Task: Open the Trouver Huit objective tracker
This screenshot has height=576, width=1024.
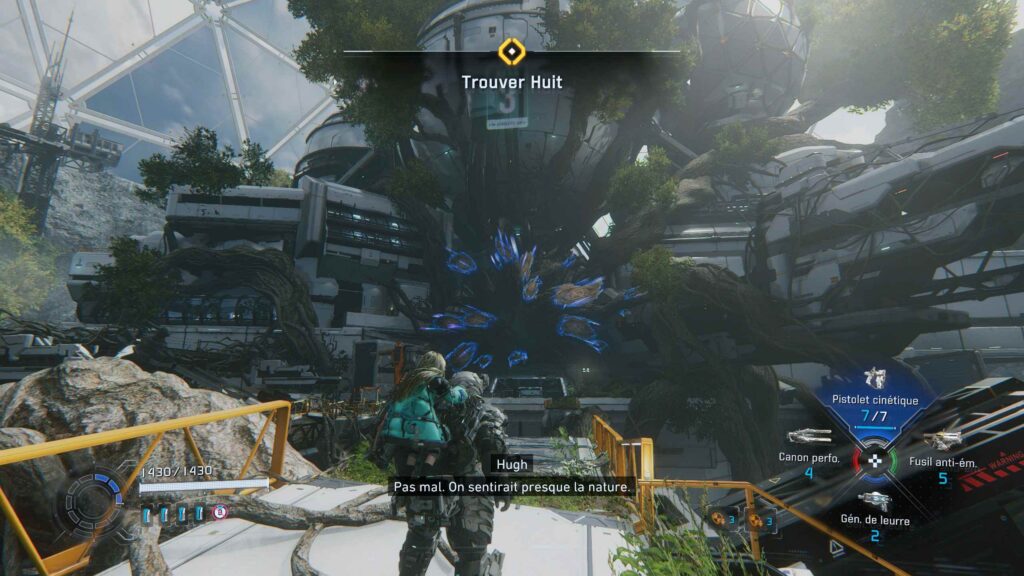Action: tap(511, 81)
